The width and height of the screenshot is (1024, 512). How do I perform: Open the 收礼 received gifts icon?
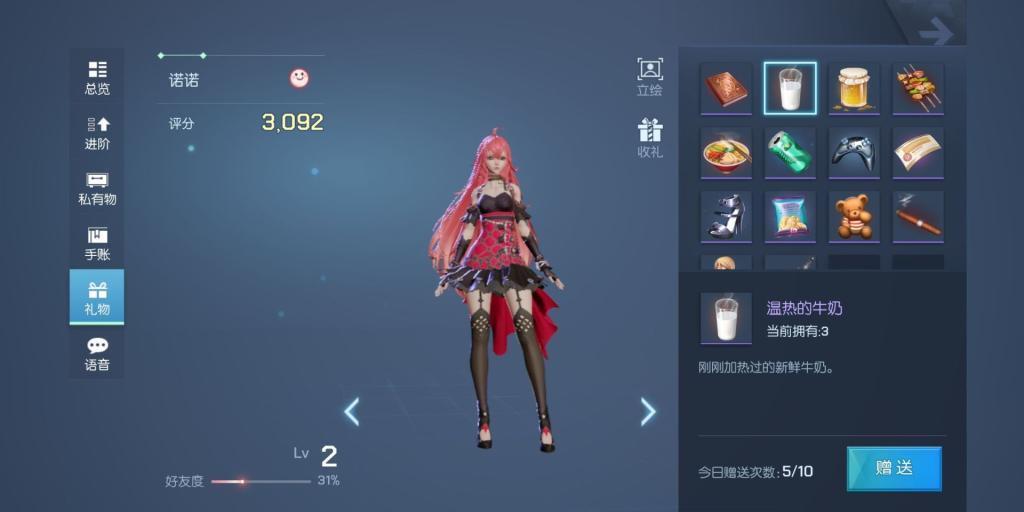(x=650, y=139)
